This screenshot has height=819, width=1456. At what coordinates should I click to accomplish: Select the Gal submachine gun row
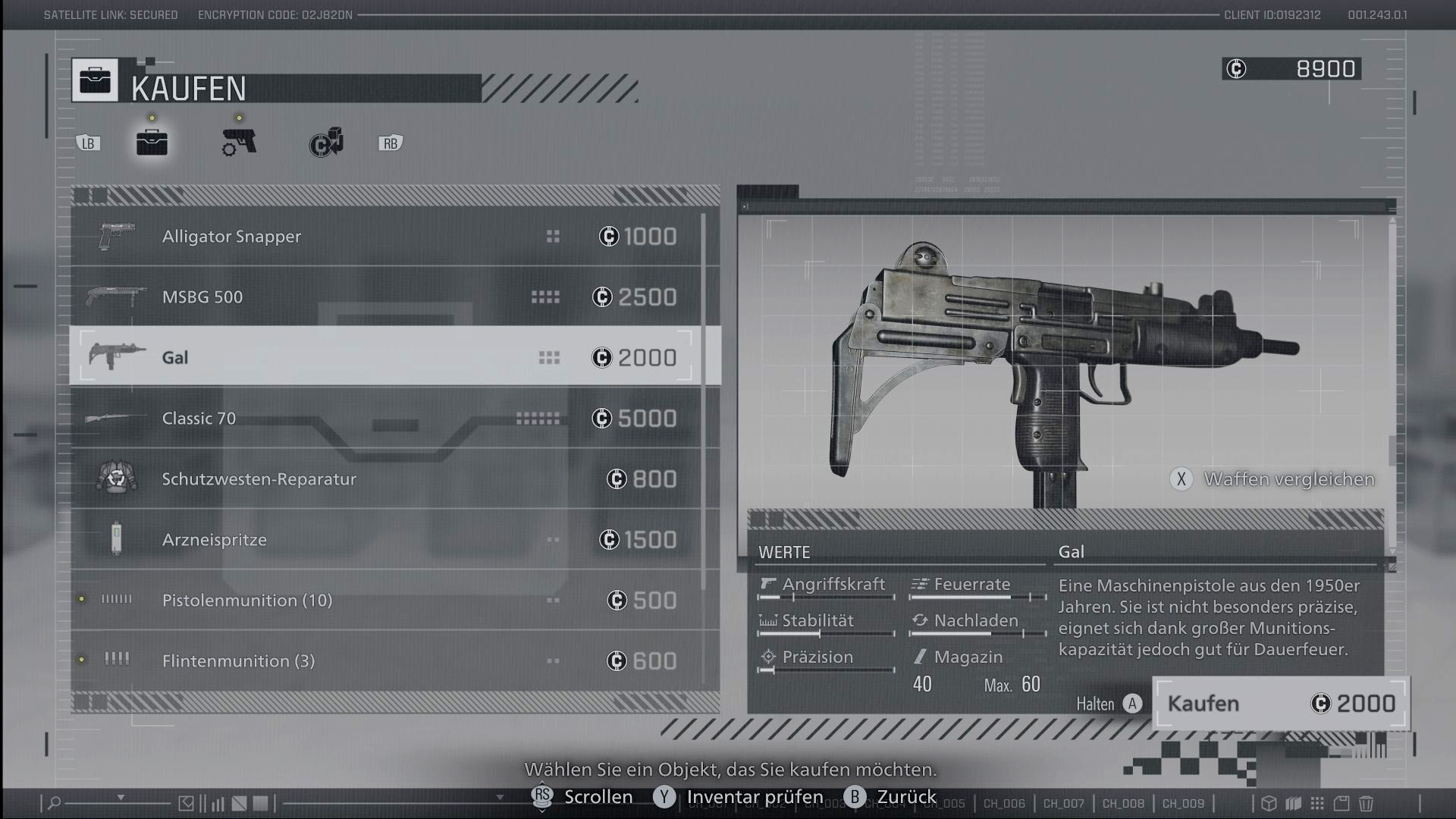[387, 357]
